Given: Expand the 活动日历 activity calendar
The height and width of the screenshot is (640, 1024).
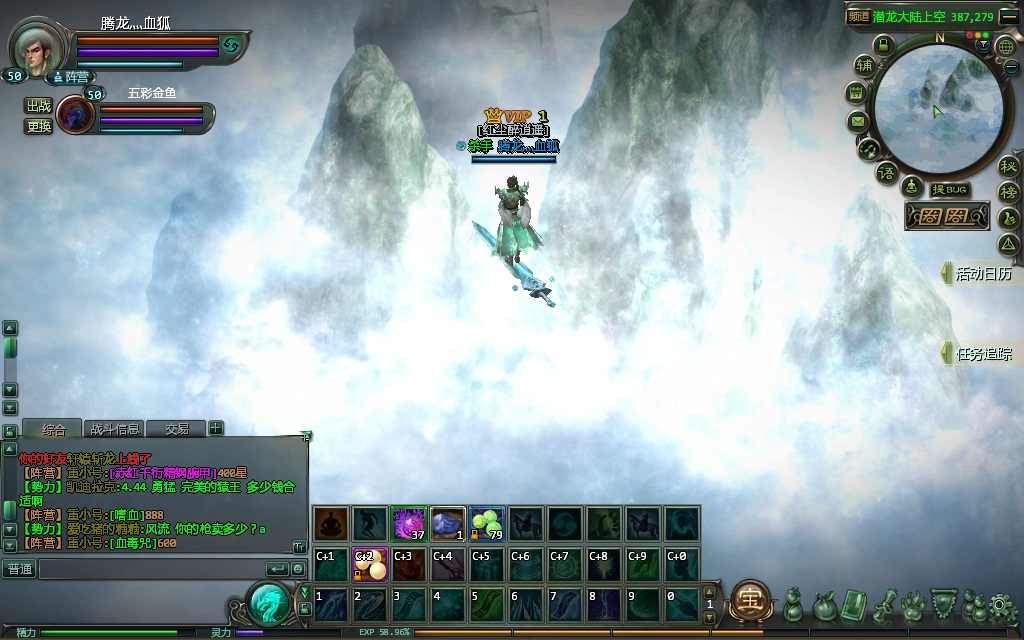Looking at the screenshot, I should click(x=981, y=273).
